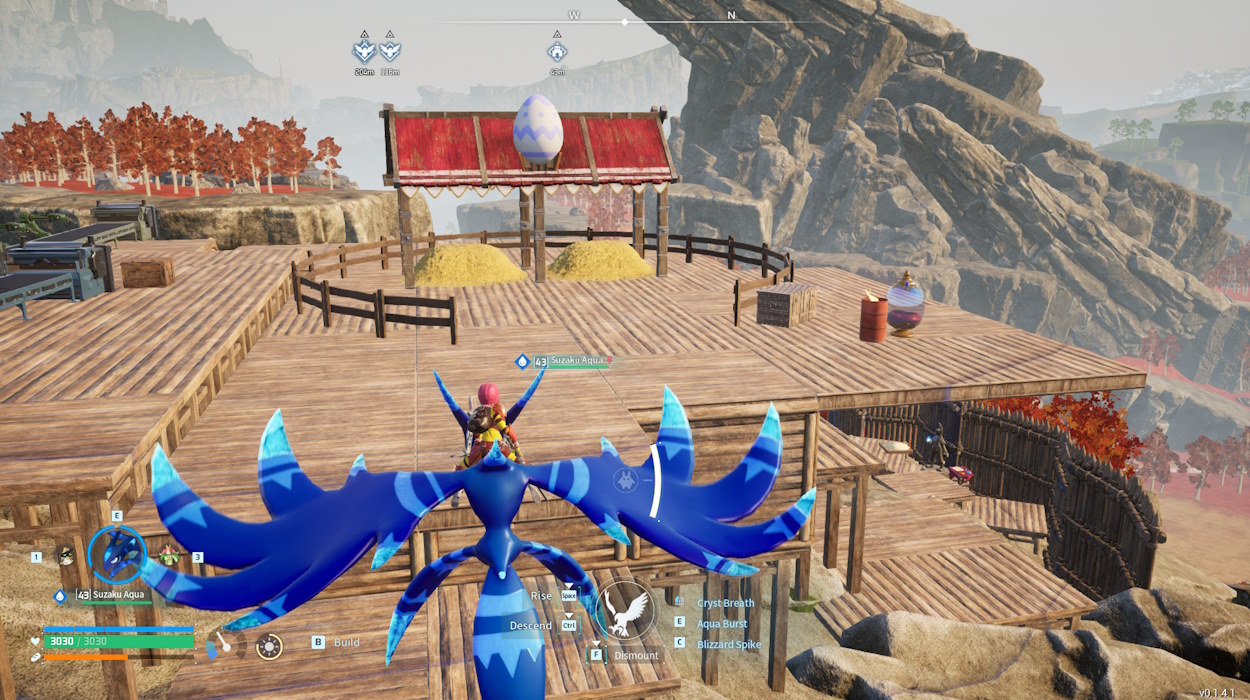
Task: Select the base marker on the compass
Action: (557, 50)
